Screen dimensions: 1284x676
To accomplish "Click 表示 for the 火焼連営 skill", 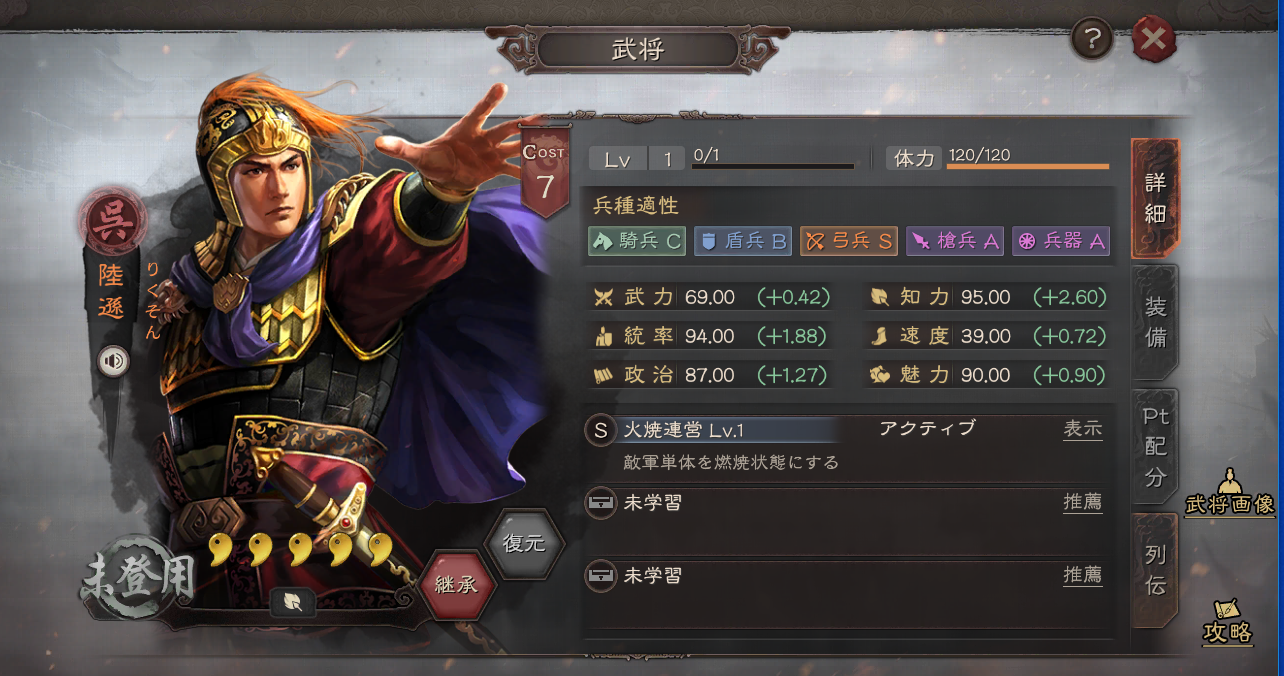I will (1082, 429).
